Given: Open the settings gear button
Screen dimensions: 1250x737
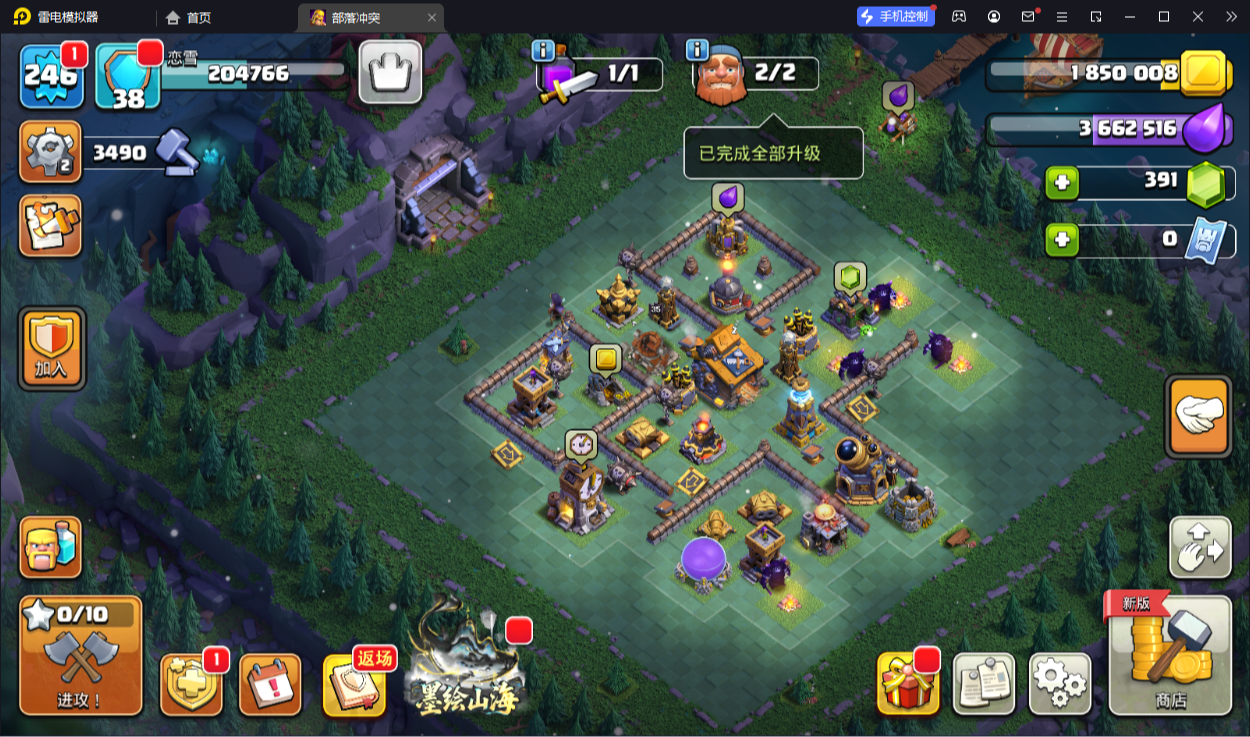Looking at the screenshot, I should pyautogui.click(x=1059, y=684).
